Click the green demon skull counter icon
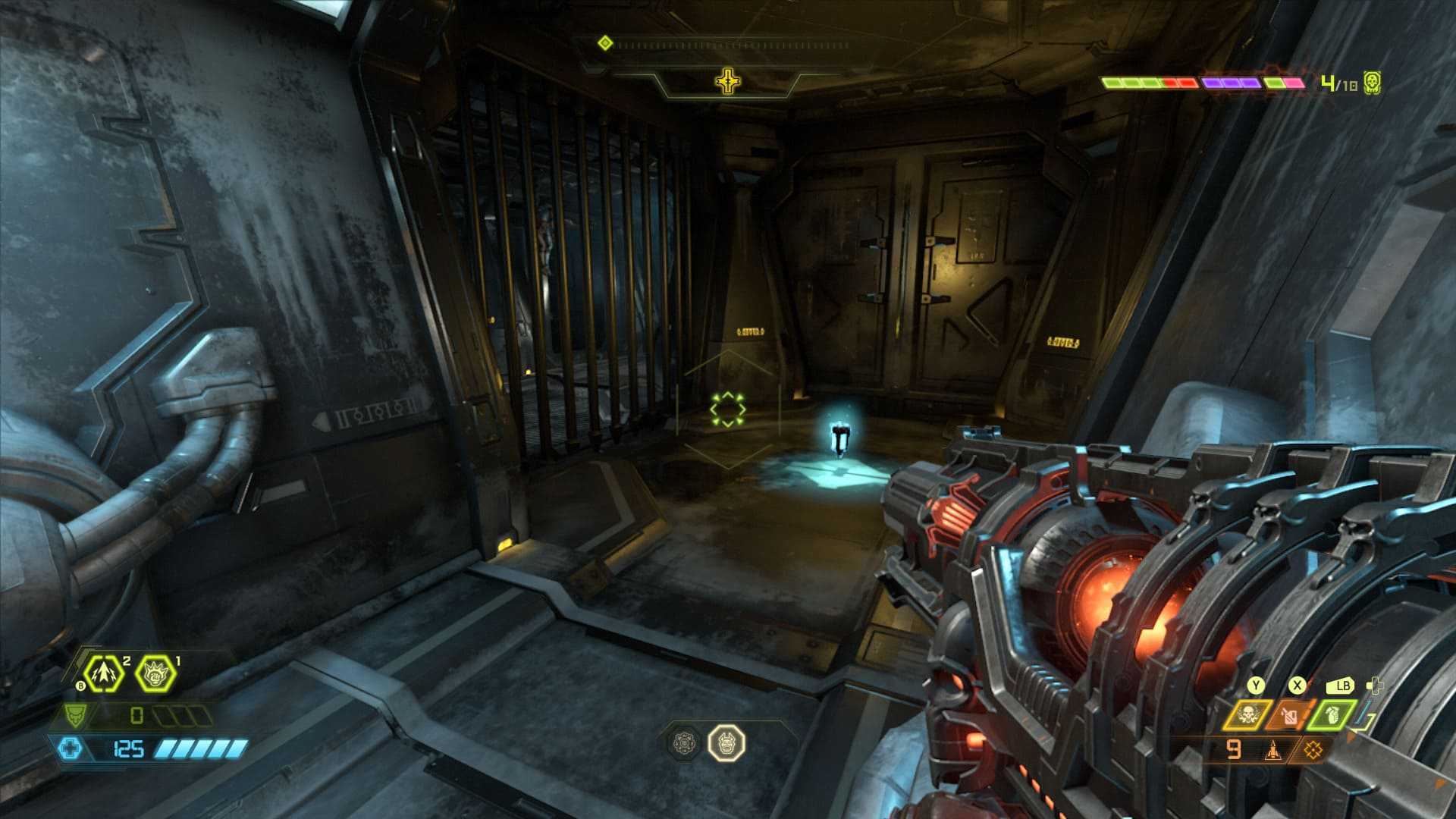The width and height of the screenshot is (1456, 819). coord(1371,82)
